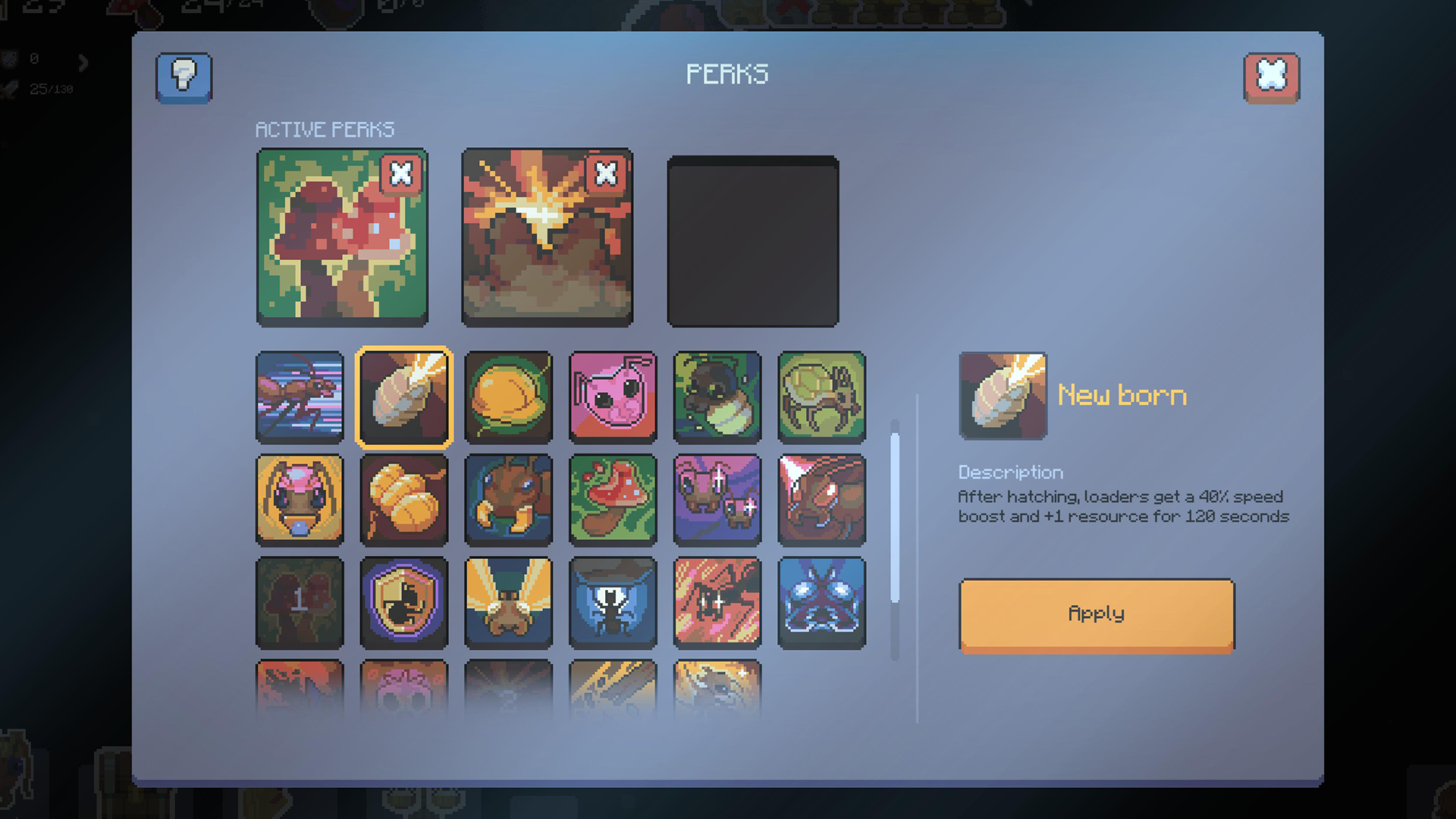Select the sparkling ants perk
This screenshot has height=819, width=1456.
coord(717,499)
